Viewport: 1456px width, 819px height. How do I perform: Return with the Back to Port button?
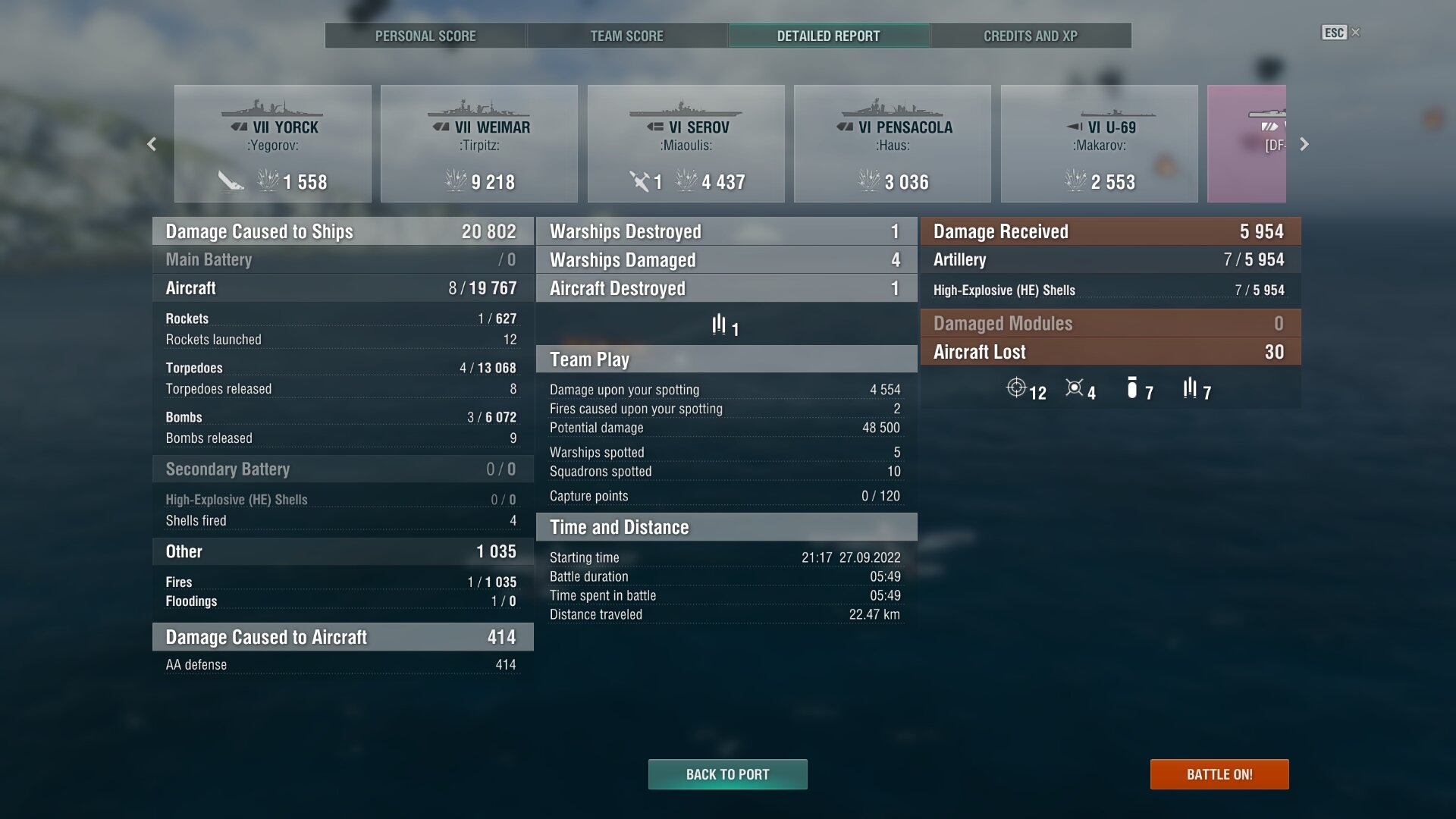click(x=727, y=774)
